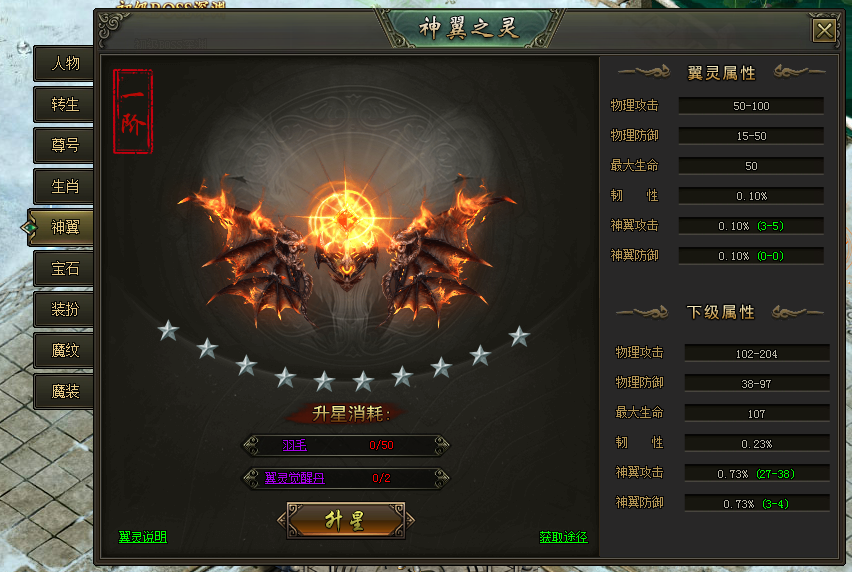
Task: Open the 转生 tab
Action: pos(65,104)
